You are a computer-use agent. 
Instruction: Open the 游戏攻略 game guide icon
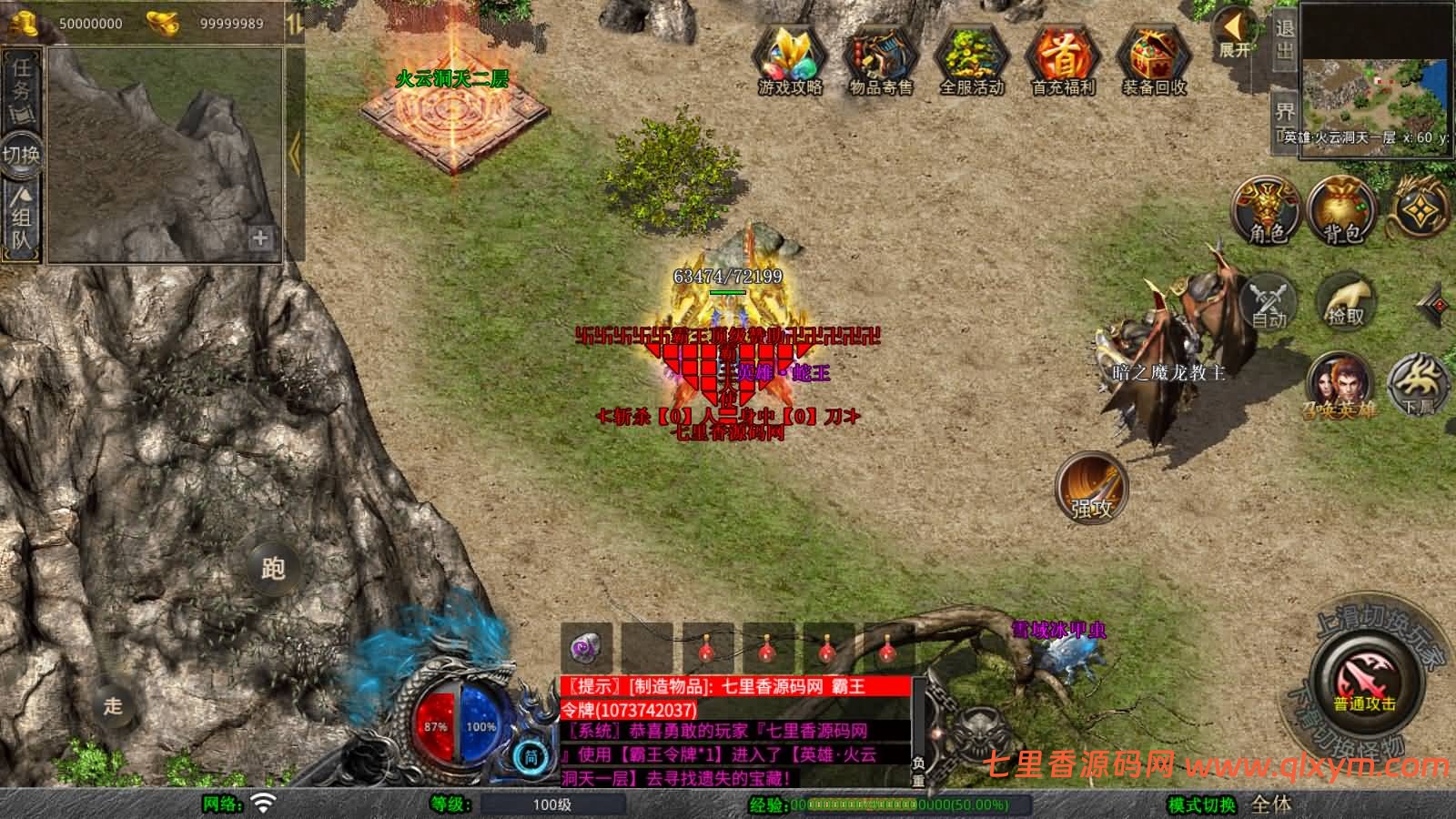790,60
